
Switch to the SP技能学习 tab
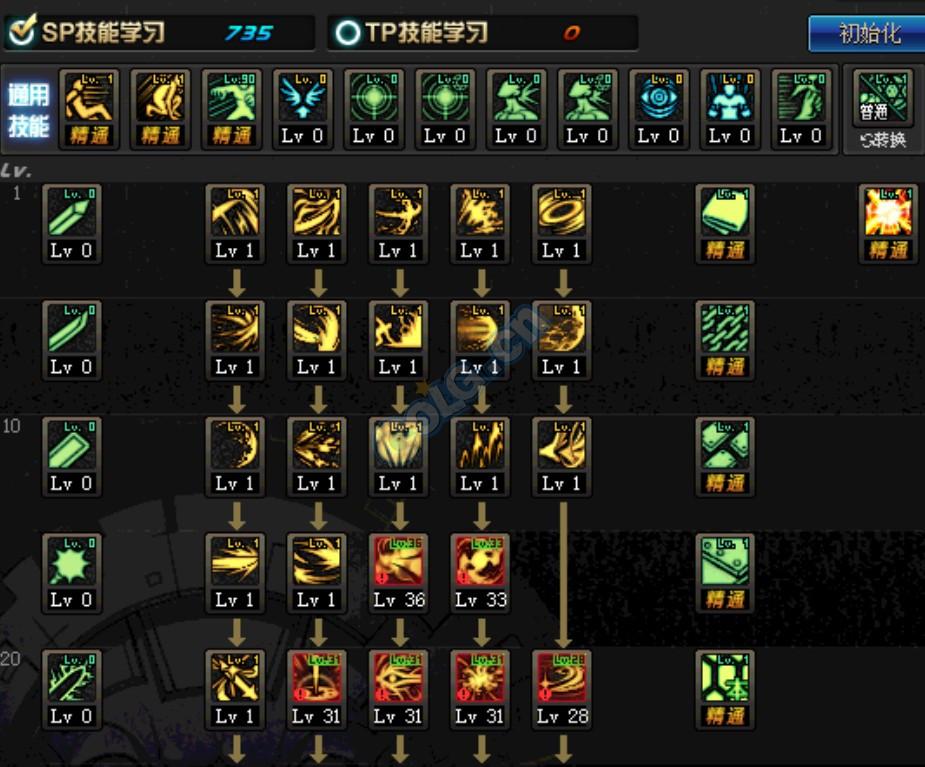160,33
